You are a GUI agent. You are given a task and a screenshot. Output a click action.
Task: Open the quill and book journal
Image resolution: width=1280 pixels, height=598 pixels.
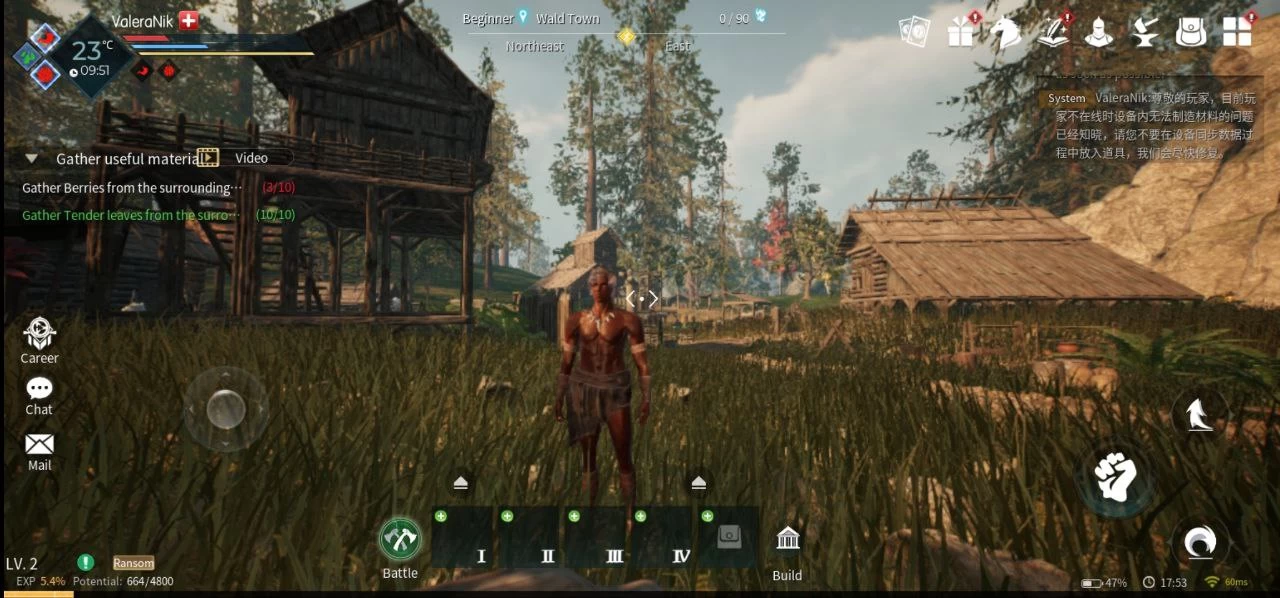pyautogui.click(x=1051, y=33)
